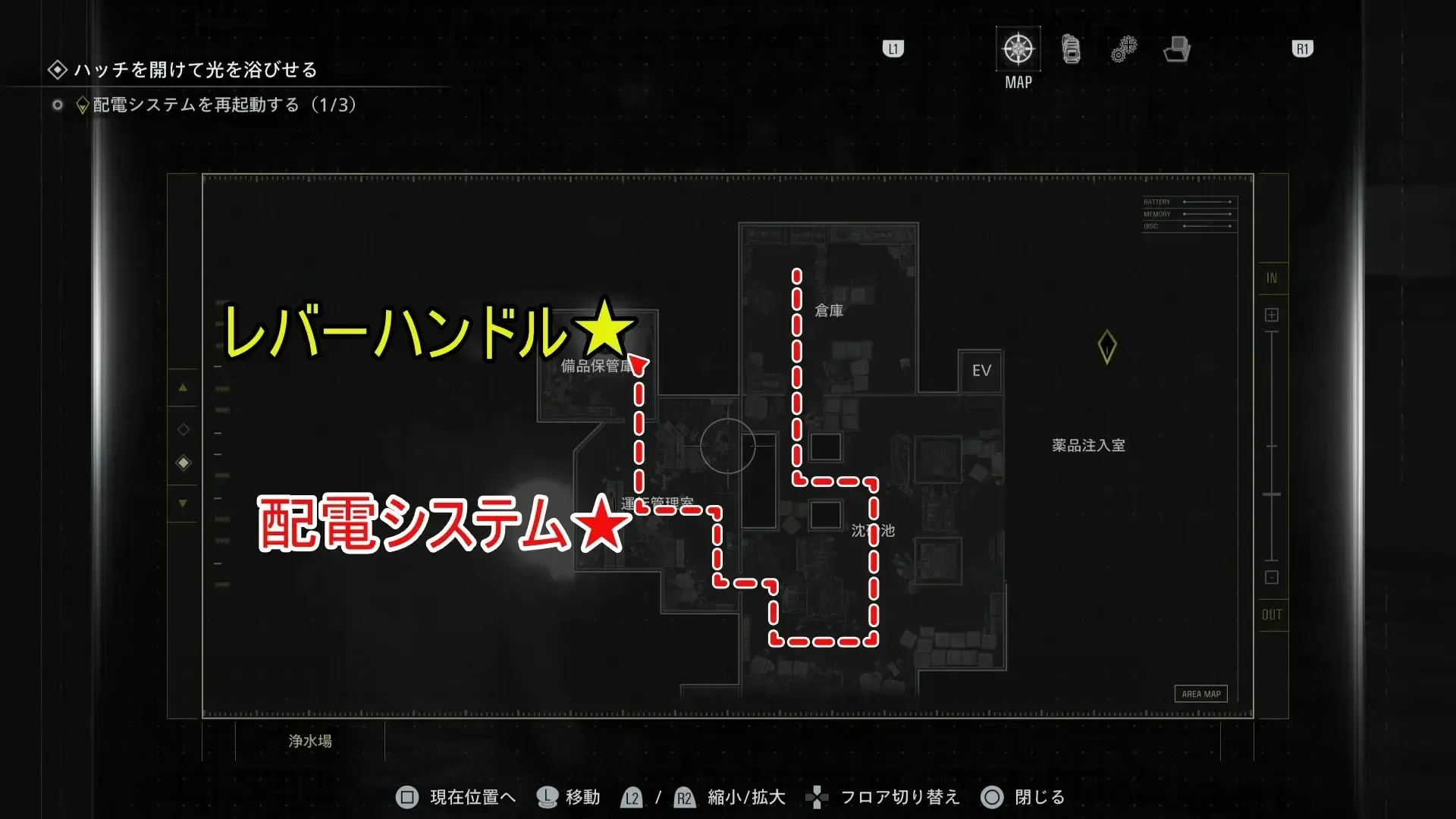The width and height of the screenshot is (1456, 819).
Task: Click the L1 shoulder button icon
Action: point(893,49)
